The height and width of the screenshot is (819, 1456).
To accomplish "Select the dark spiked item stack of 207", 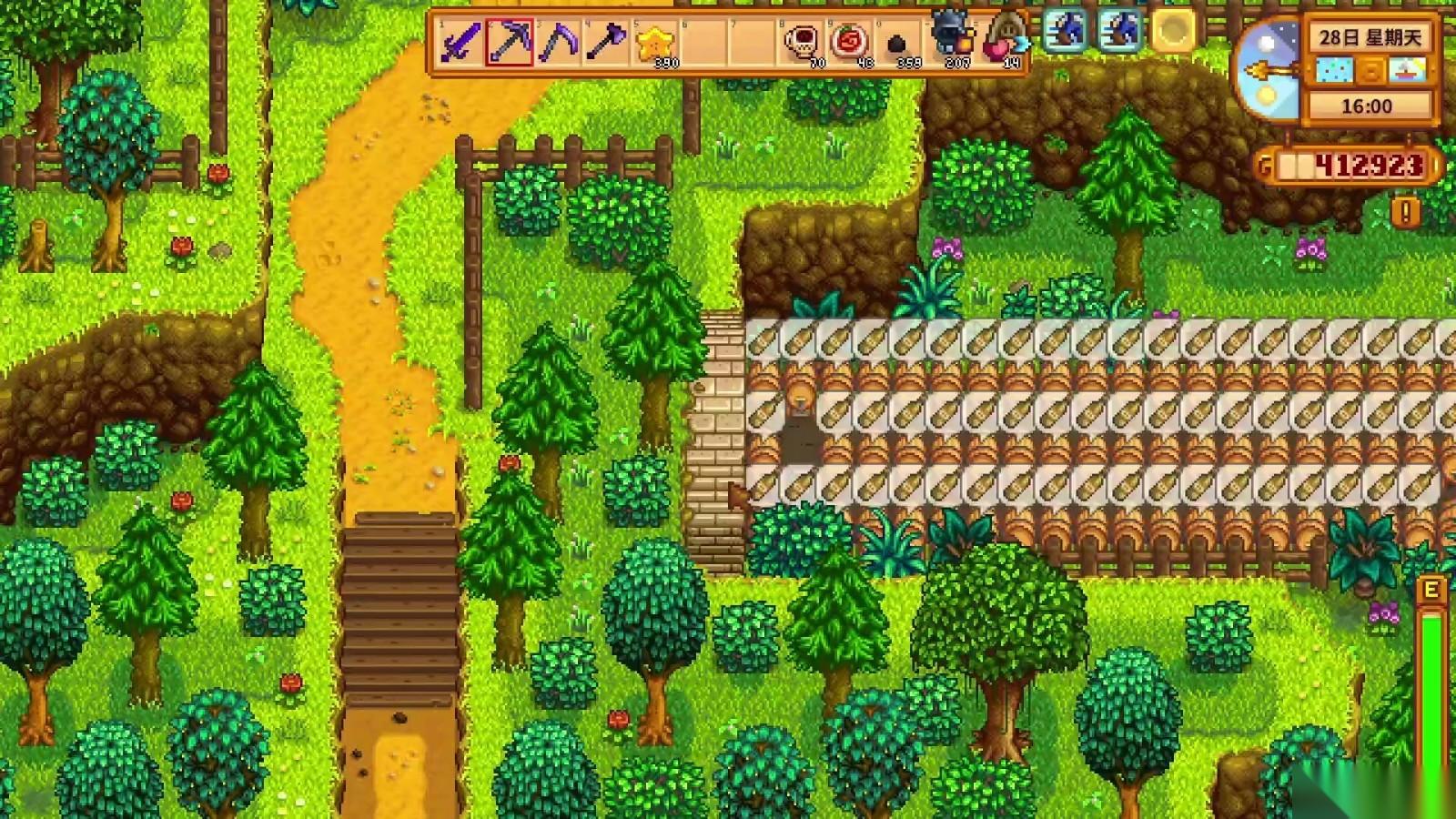I will [x=950, y=42].
